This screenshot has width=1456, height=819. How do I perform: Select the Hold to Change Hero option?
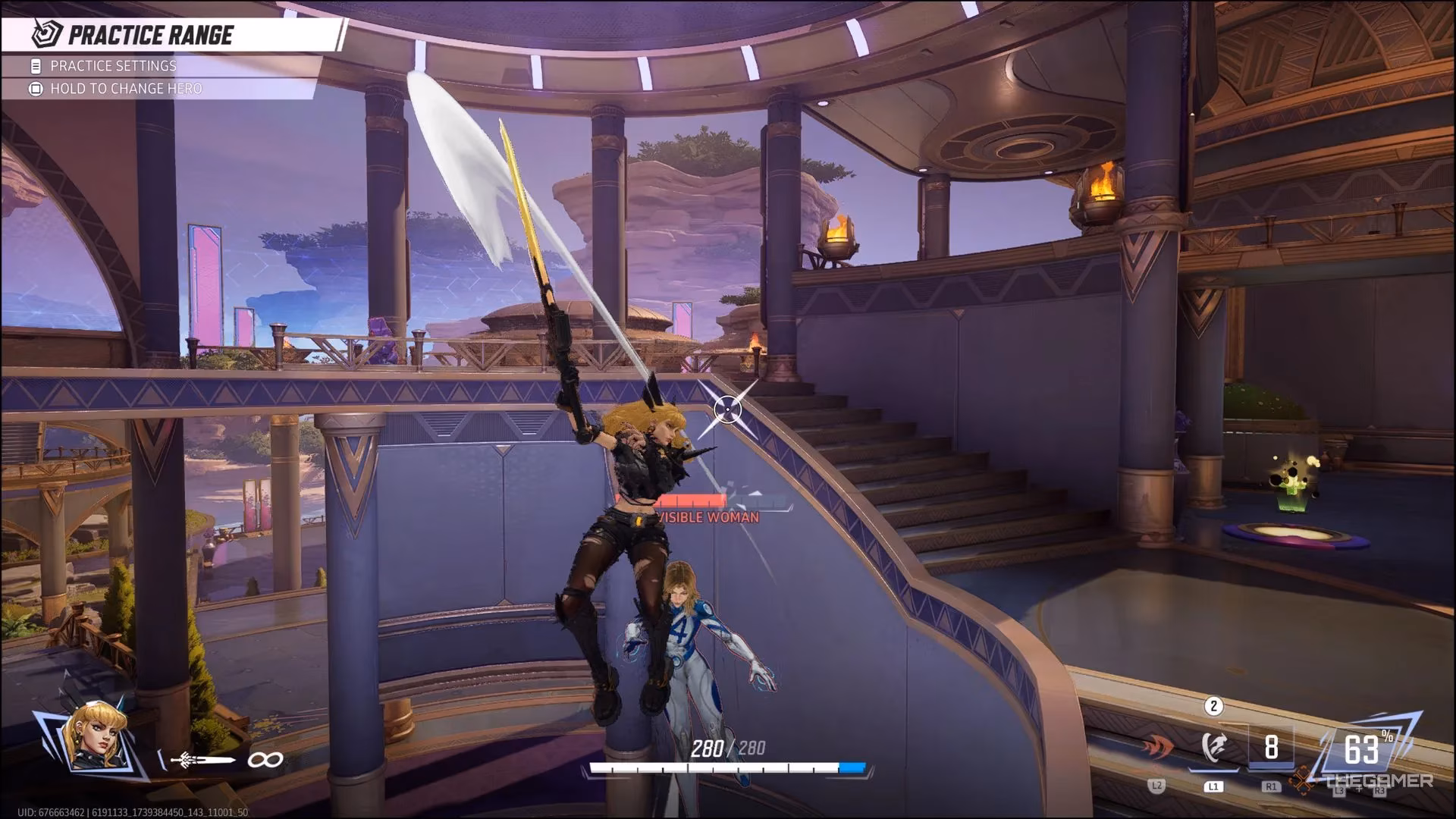(126, 89)
